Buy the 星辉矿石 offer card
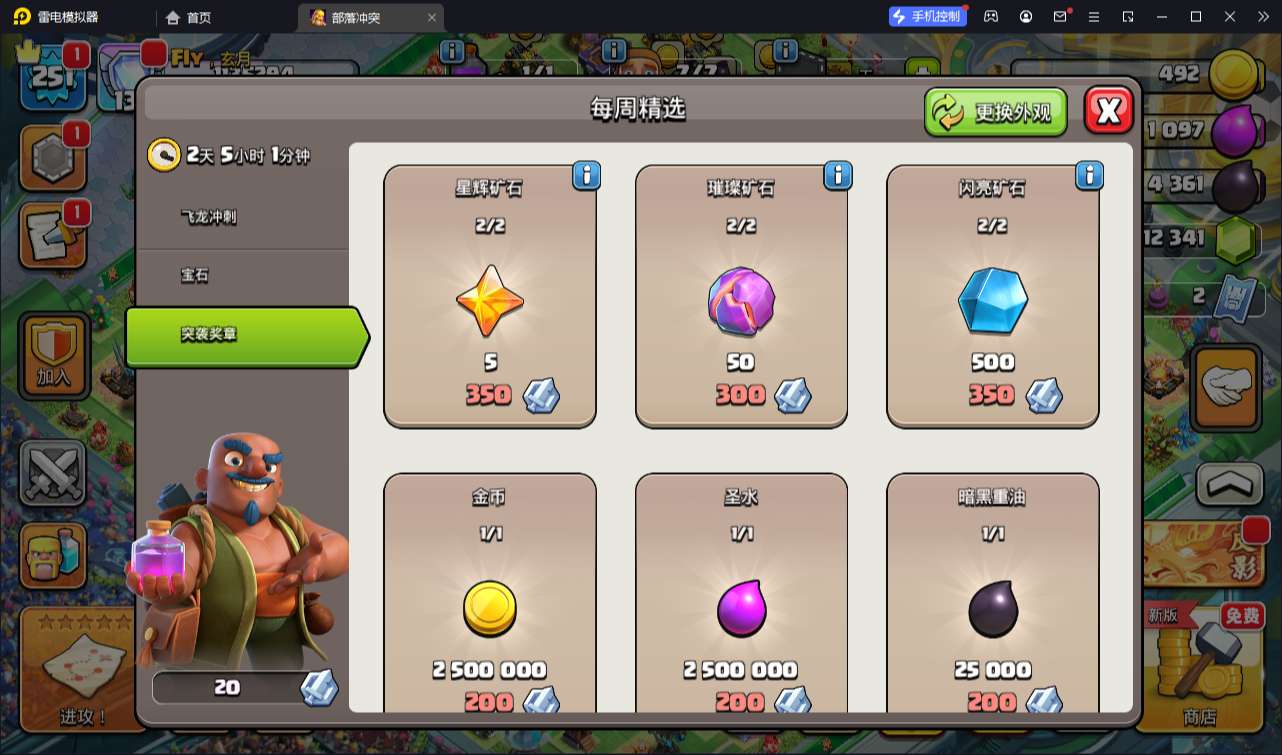Screen dimensions: 1282x755 click(490, 297)
